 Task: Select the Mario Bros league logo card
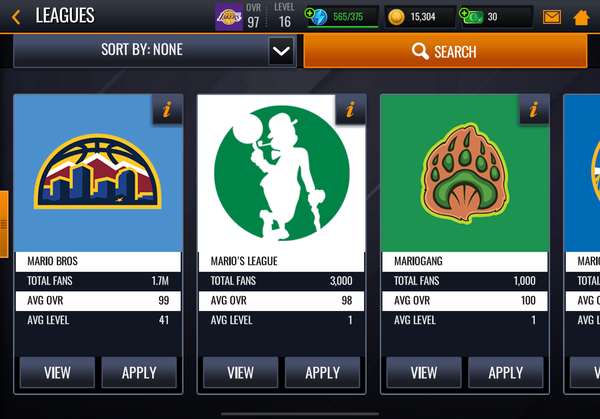[x=98, y=173]
